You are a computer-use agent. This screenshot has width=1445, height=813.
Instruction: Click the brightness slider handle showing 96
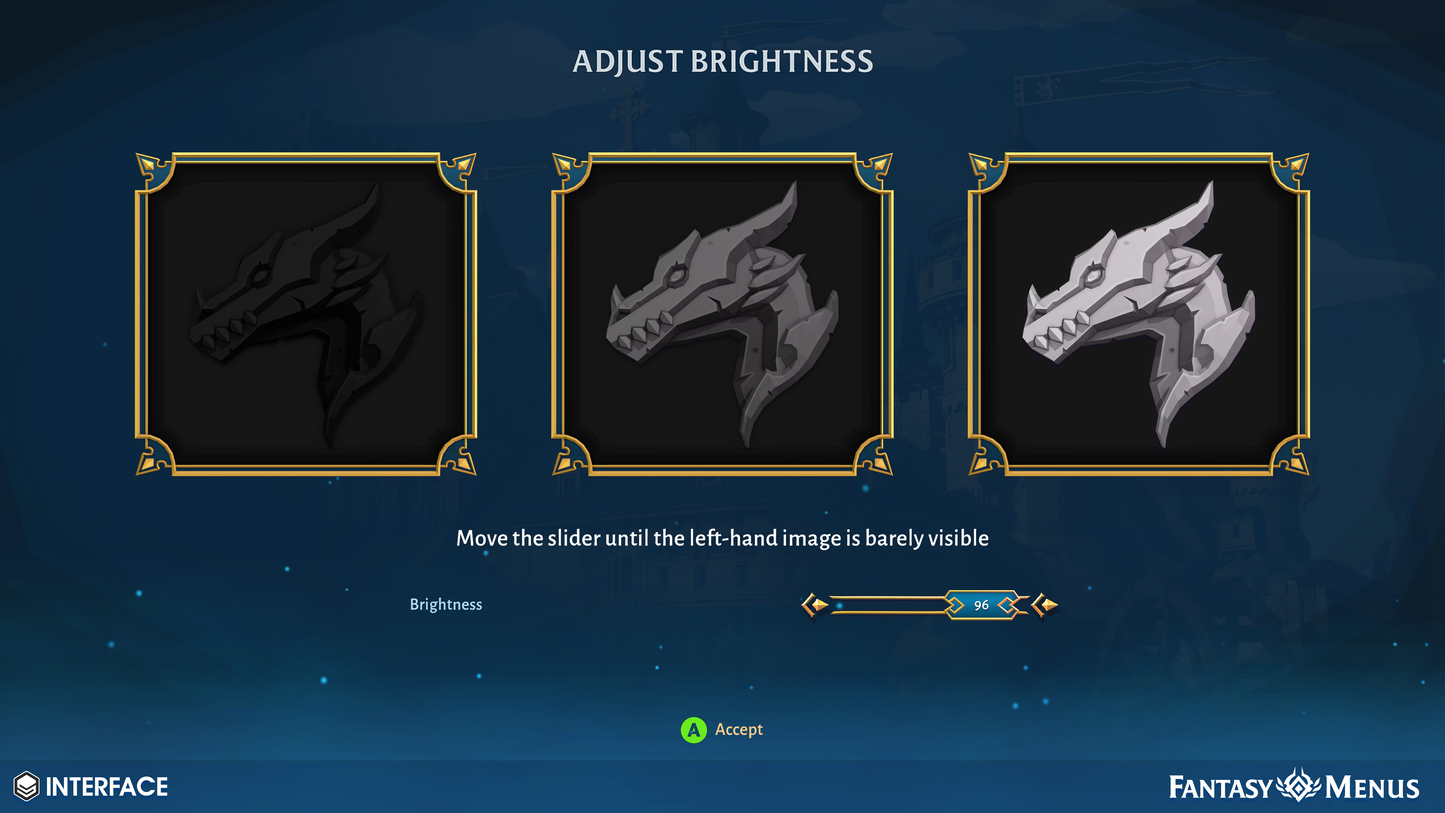(x=981, y=605)
